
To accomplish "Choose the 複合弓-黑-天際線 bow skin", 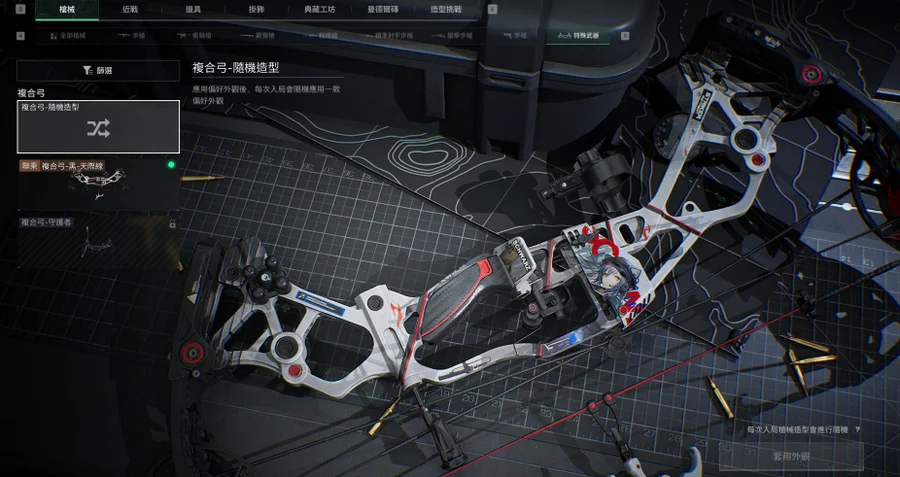I will click(98, 183).
